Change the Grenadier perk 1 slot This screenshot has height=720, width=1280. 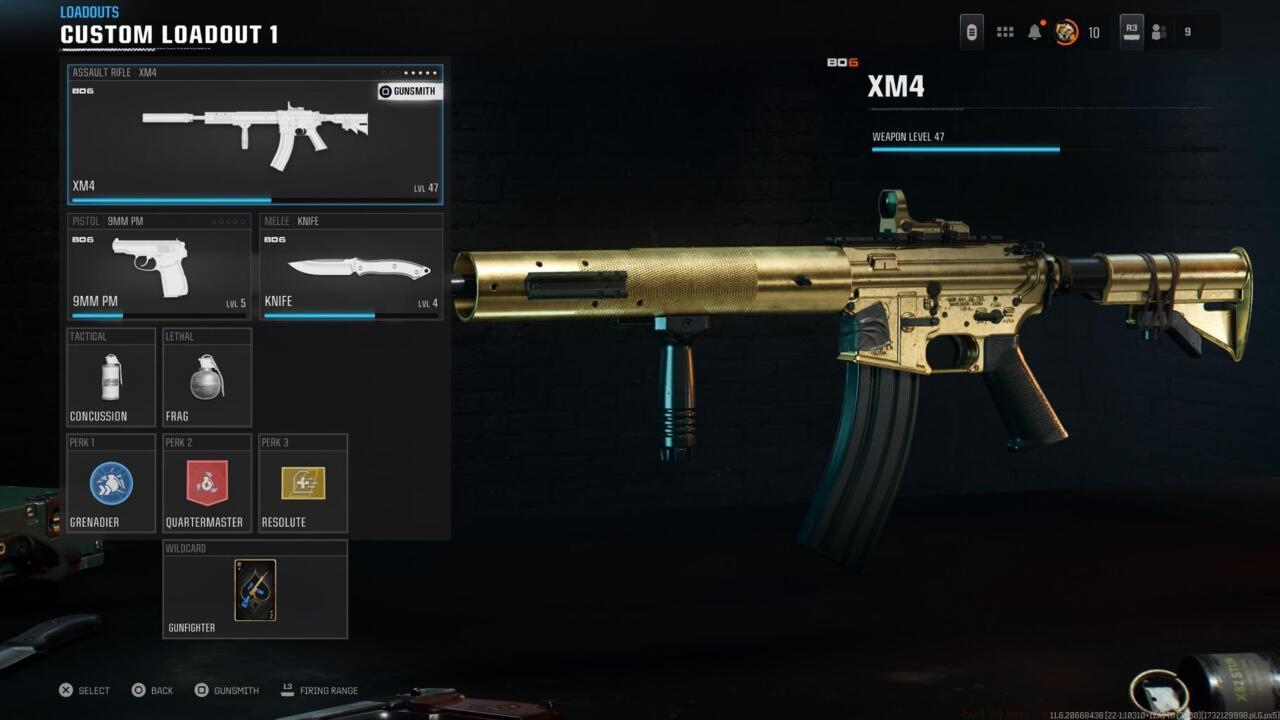coord(111,483)
